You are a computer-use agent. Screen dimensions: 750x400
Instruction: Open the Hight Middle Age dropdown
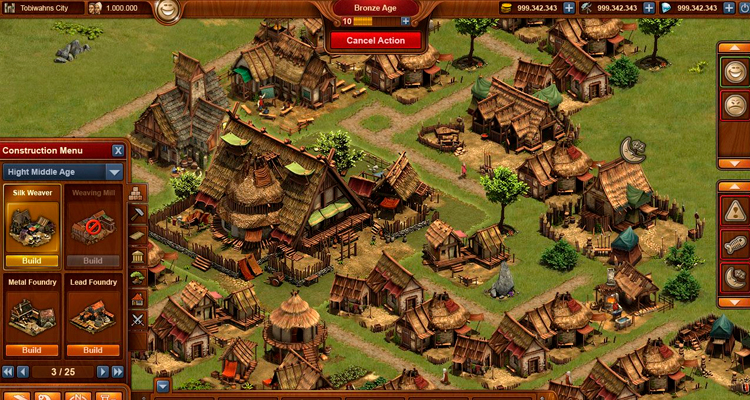62,172
